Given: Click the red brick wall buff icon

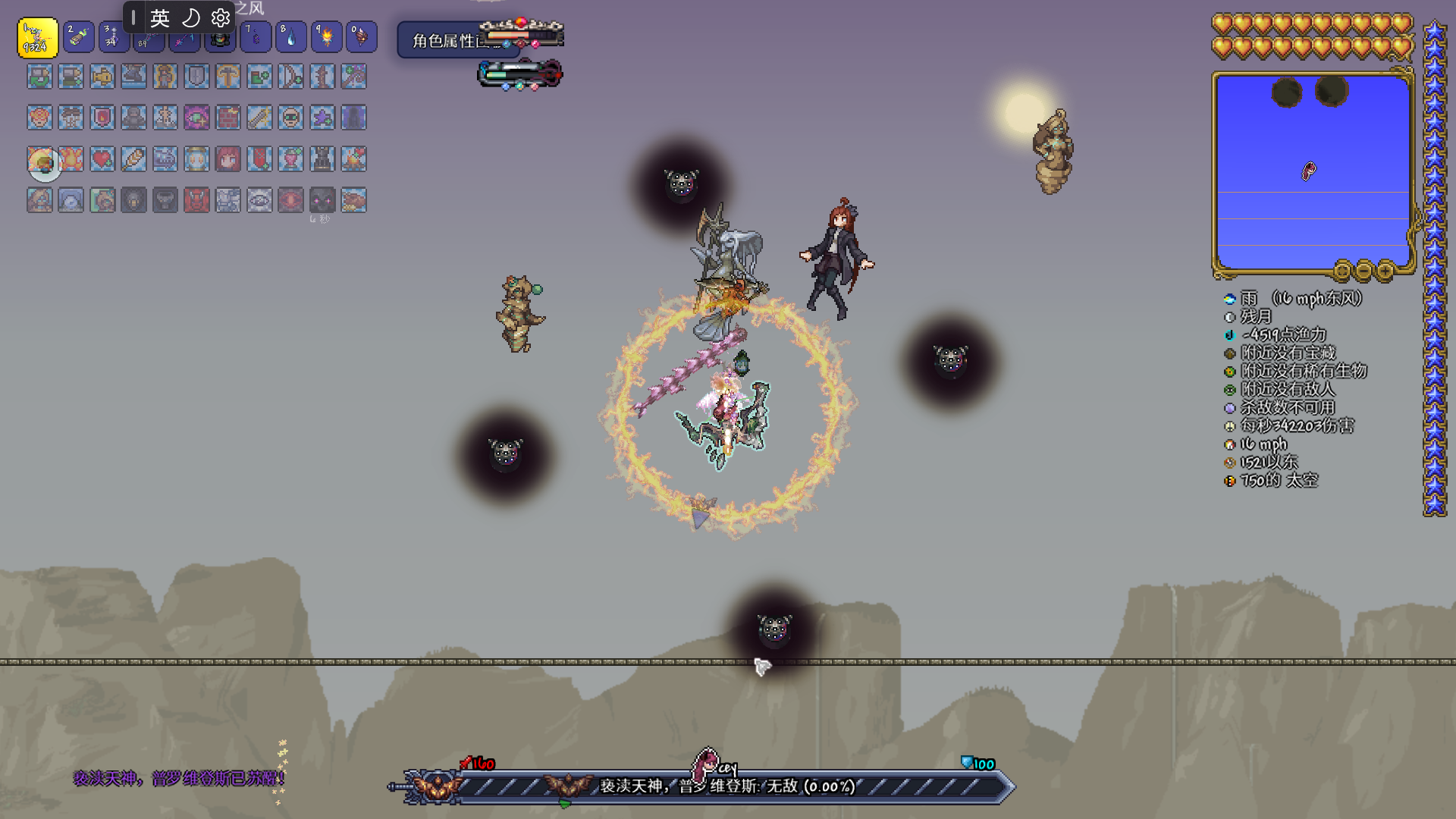Looking at the screenshot, I should coord(227,118).
